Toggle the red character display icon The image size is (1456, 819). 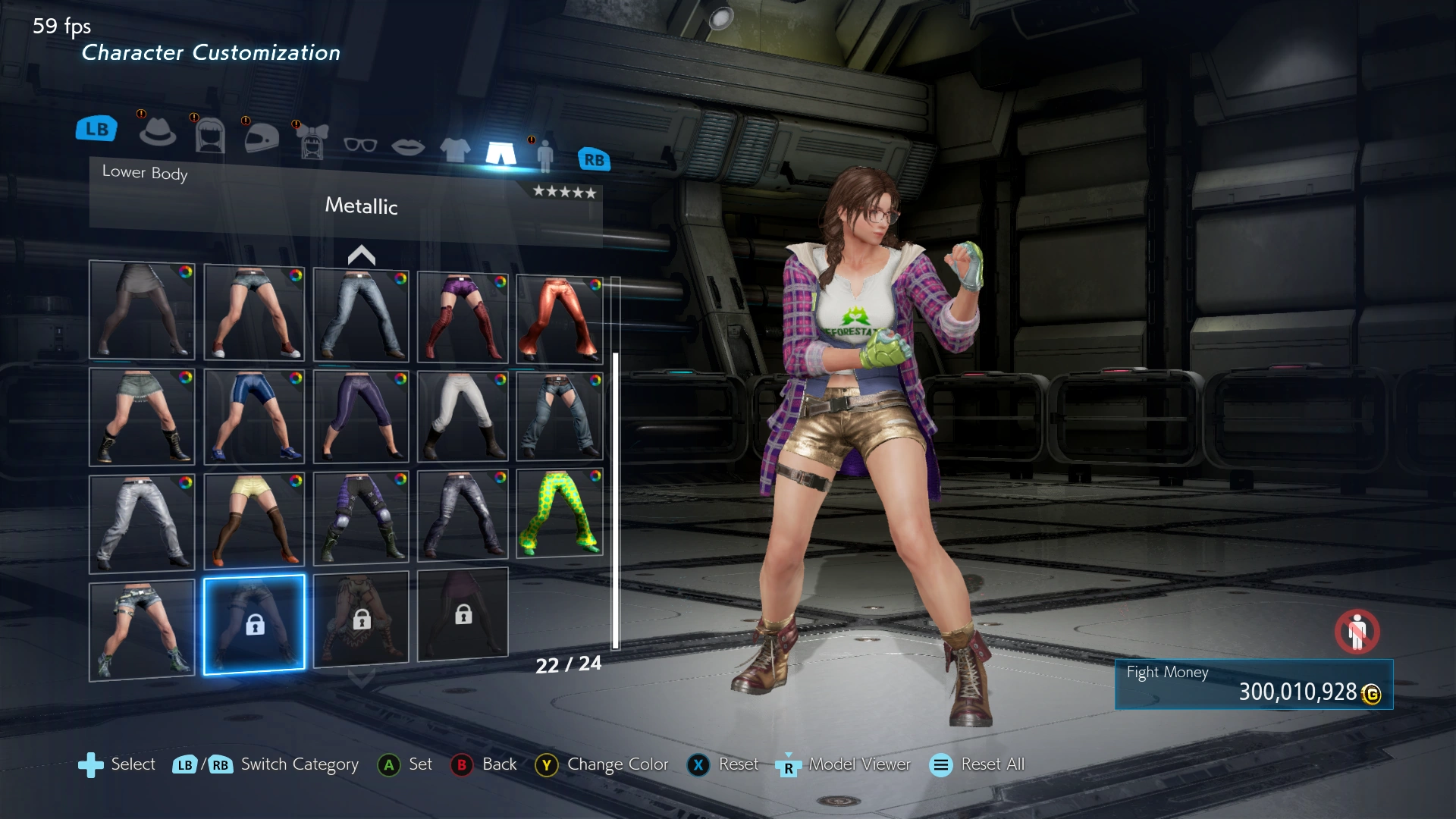pos(1357,631)
